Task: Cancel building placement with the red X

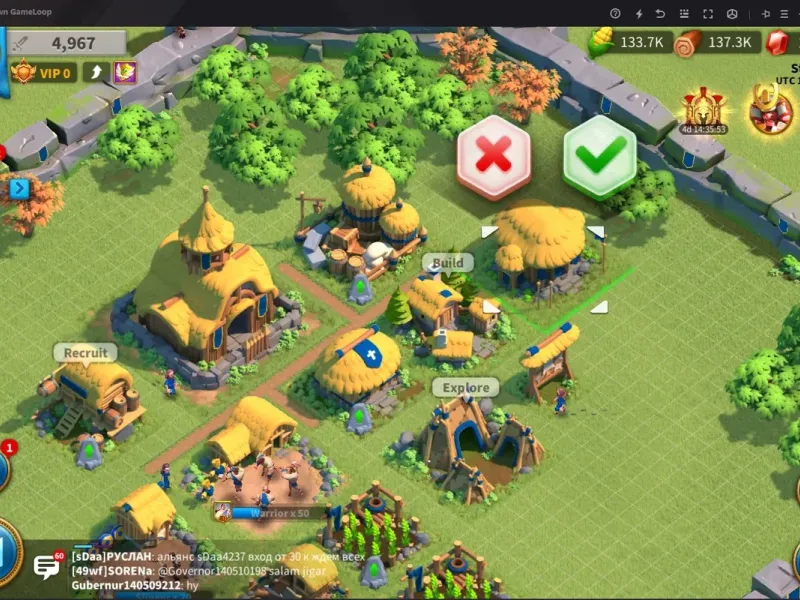Action: [493, 155]
